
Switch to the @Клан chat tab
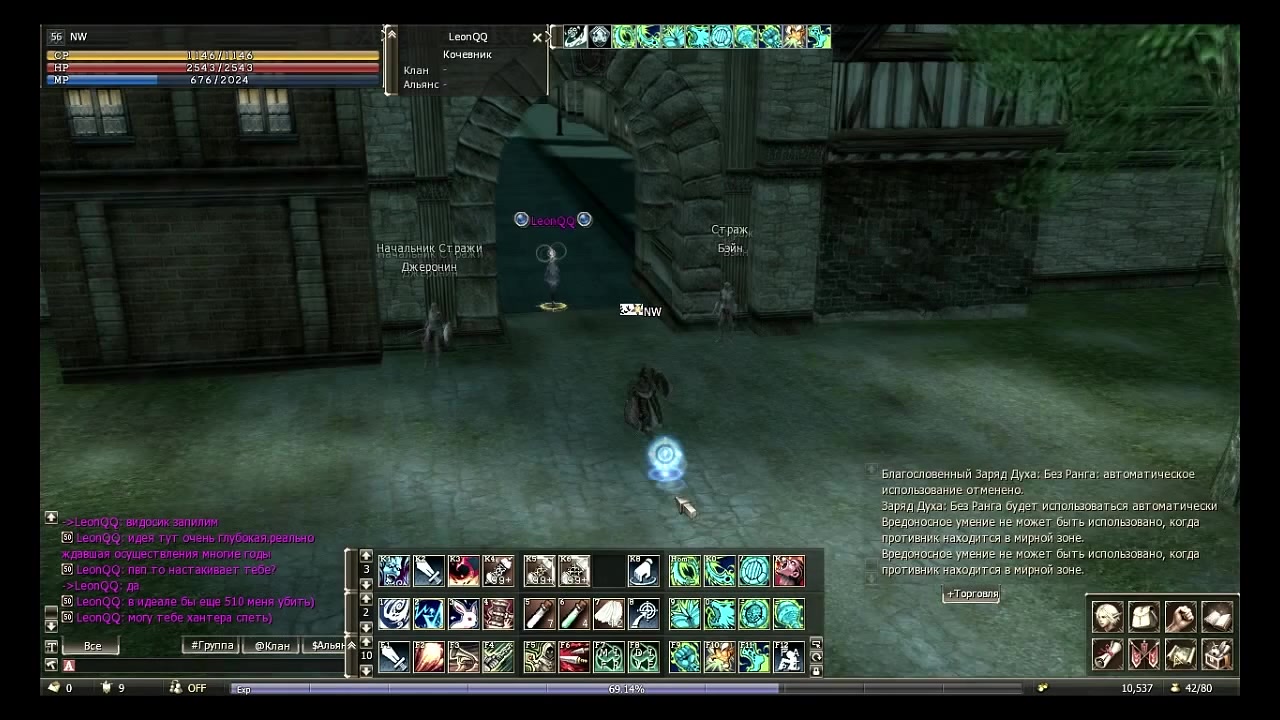(271, 646)
